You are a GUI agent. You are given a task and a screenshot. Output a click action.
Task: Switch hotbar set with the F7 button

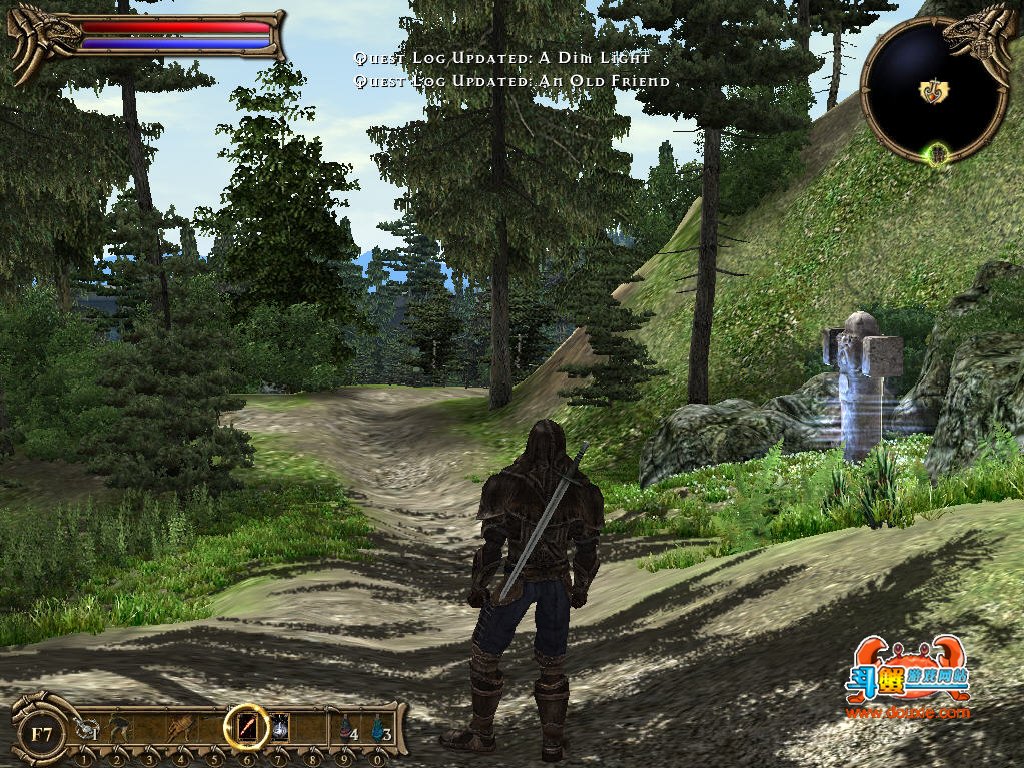[x=41, y=733]
